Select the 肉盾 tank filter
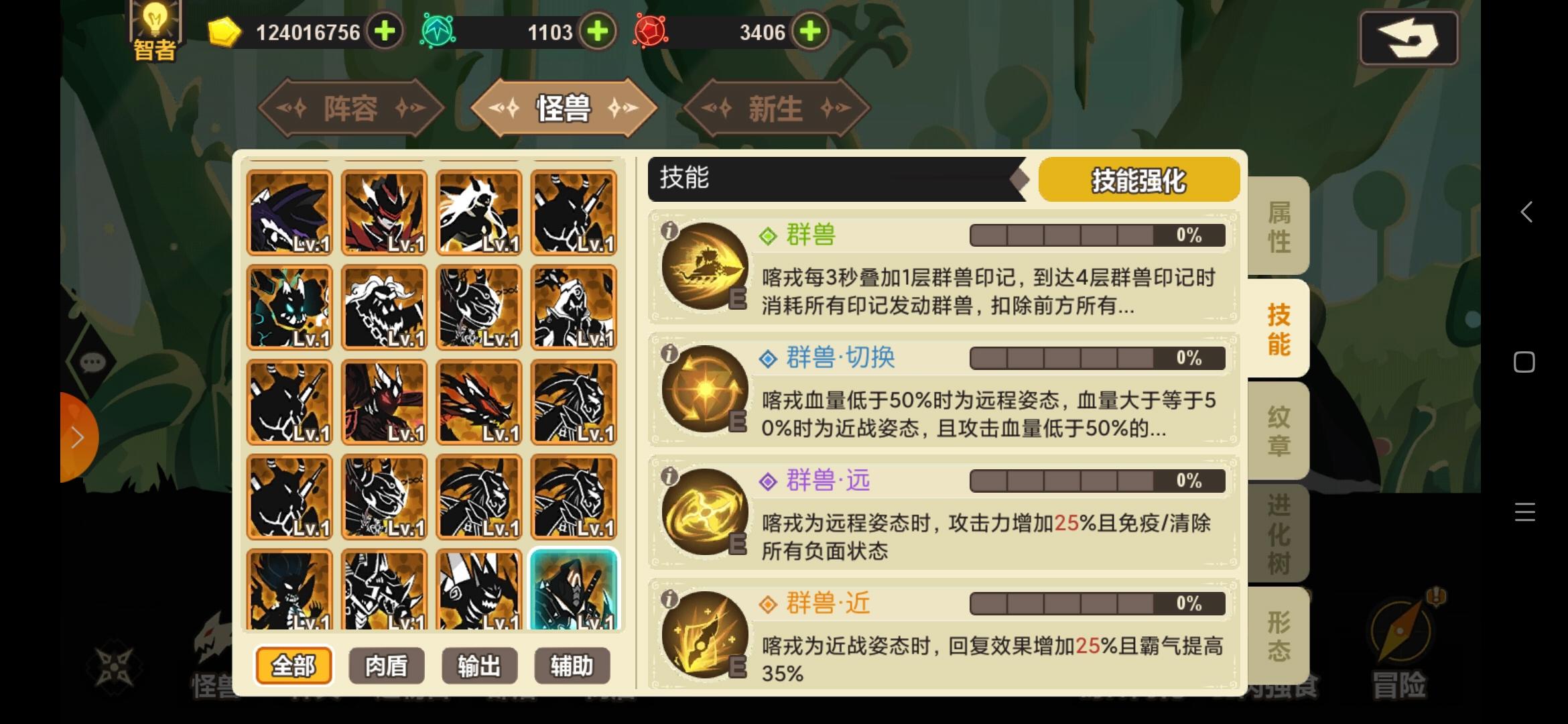This screenshot has width=1568, height=724. point(386,666)
